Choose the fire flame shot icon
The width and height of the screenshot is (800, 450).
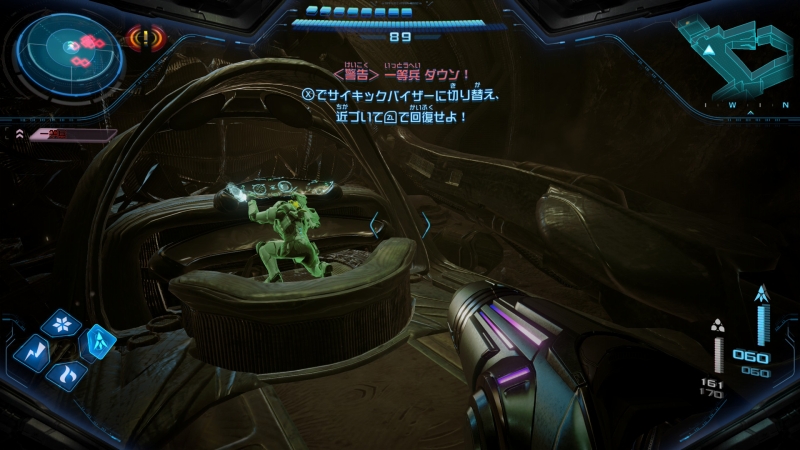point(67,377)
